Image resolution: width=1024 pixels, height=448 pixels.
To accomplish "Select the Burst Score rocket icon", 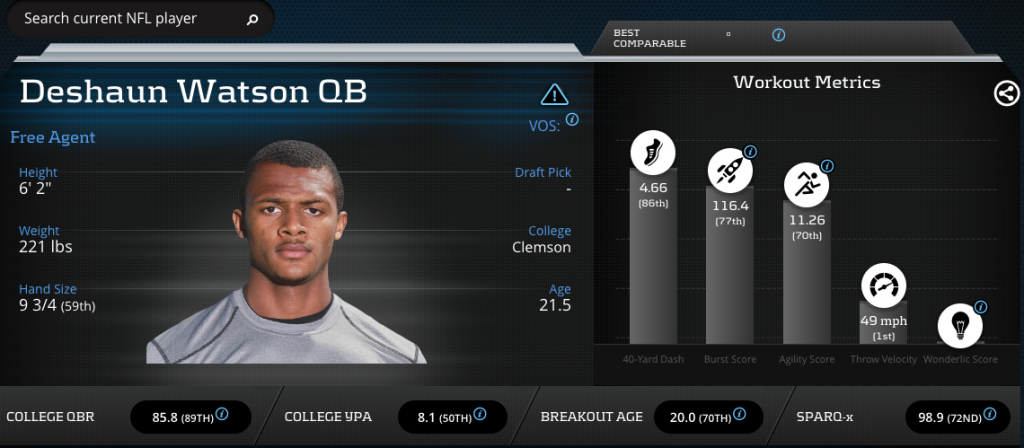I will 729,171.
